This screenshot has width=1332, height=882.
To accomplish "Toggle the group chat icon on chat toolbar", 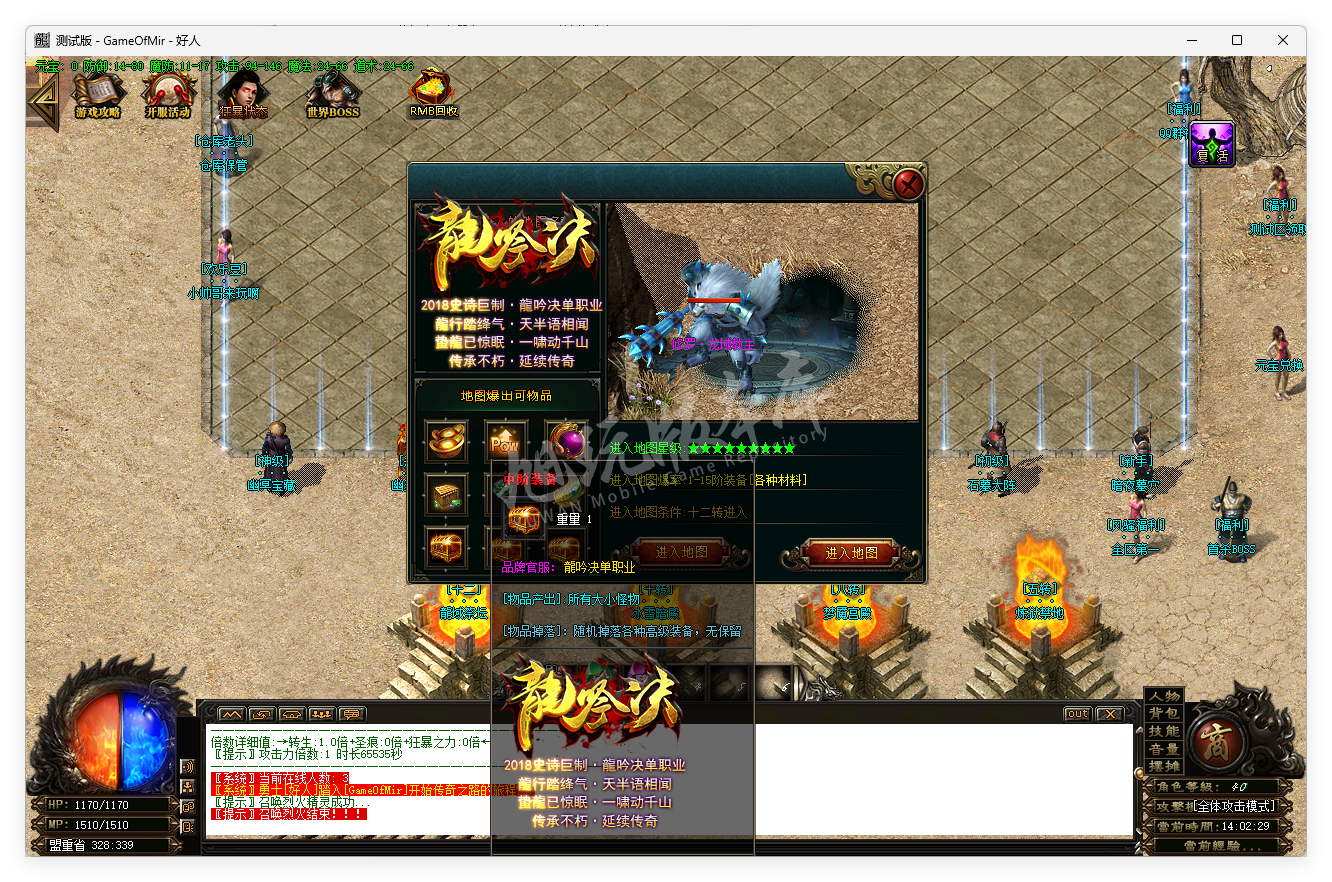I will (321, 714).
